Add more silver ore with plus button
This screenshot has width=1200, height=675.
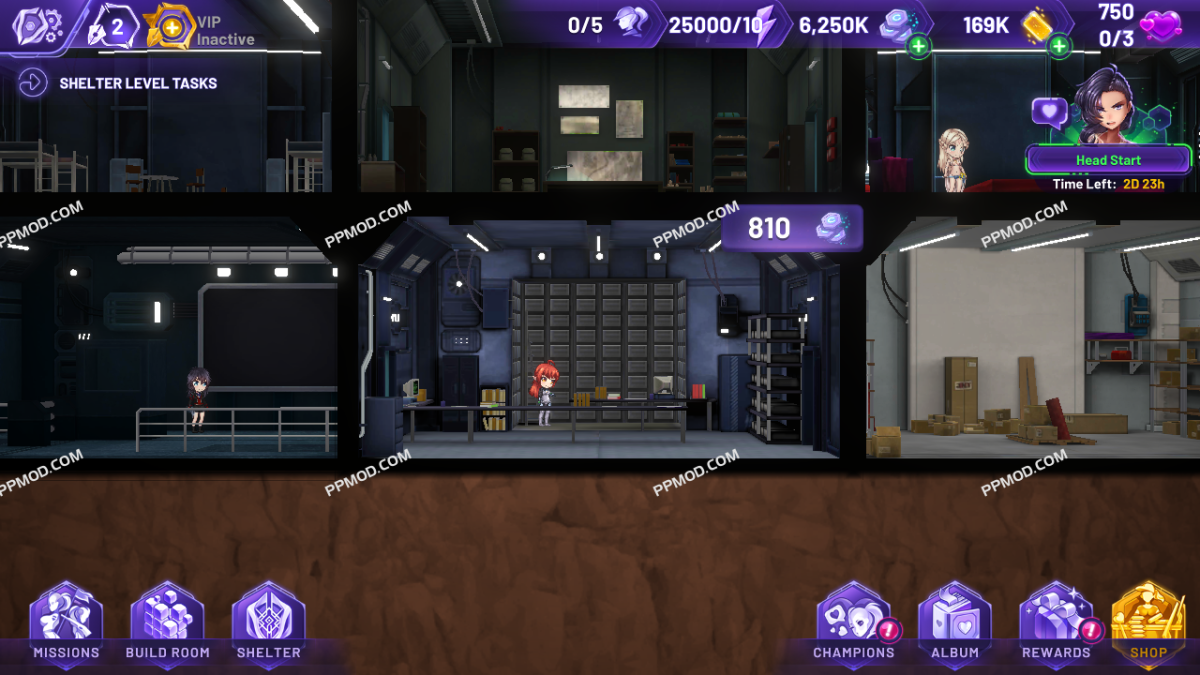click(918, 46)
